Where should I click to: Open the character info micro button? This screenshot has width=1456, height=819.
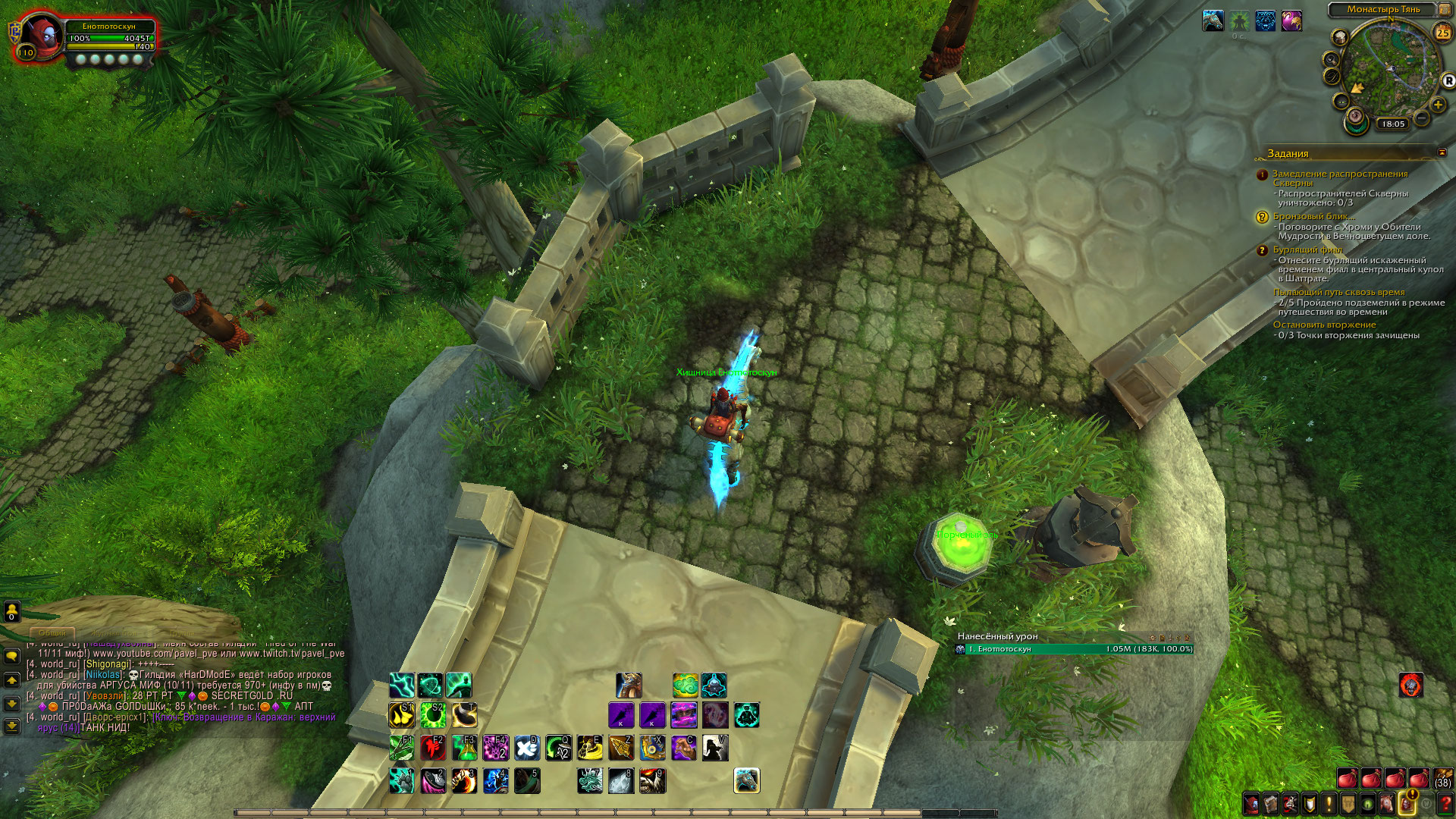click(x=1250, y=805)
